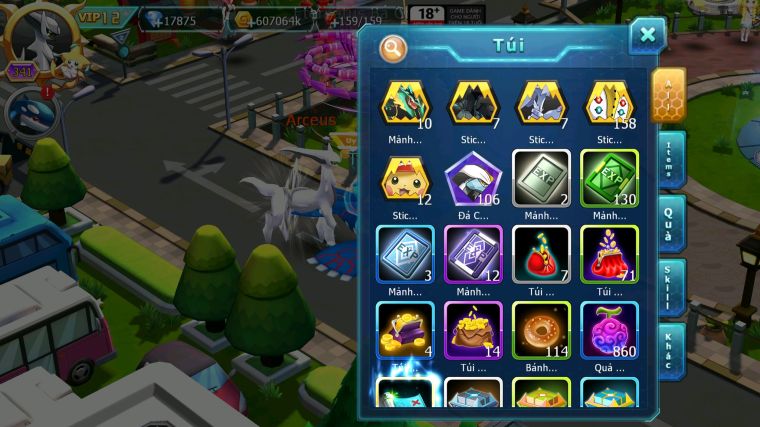Select the purple EXP book with count 12

click(x=473, y=253)
